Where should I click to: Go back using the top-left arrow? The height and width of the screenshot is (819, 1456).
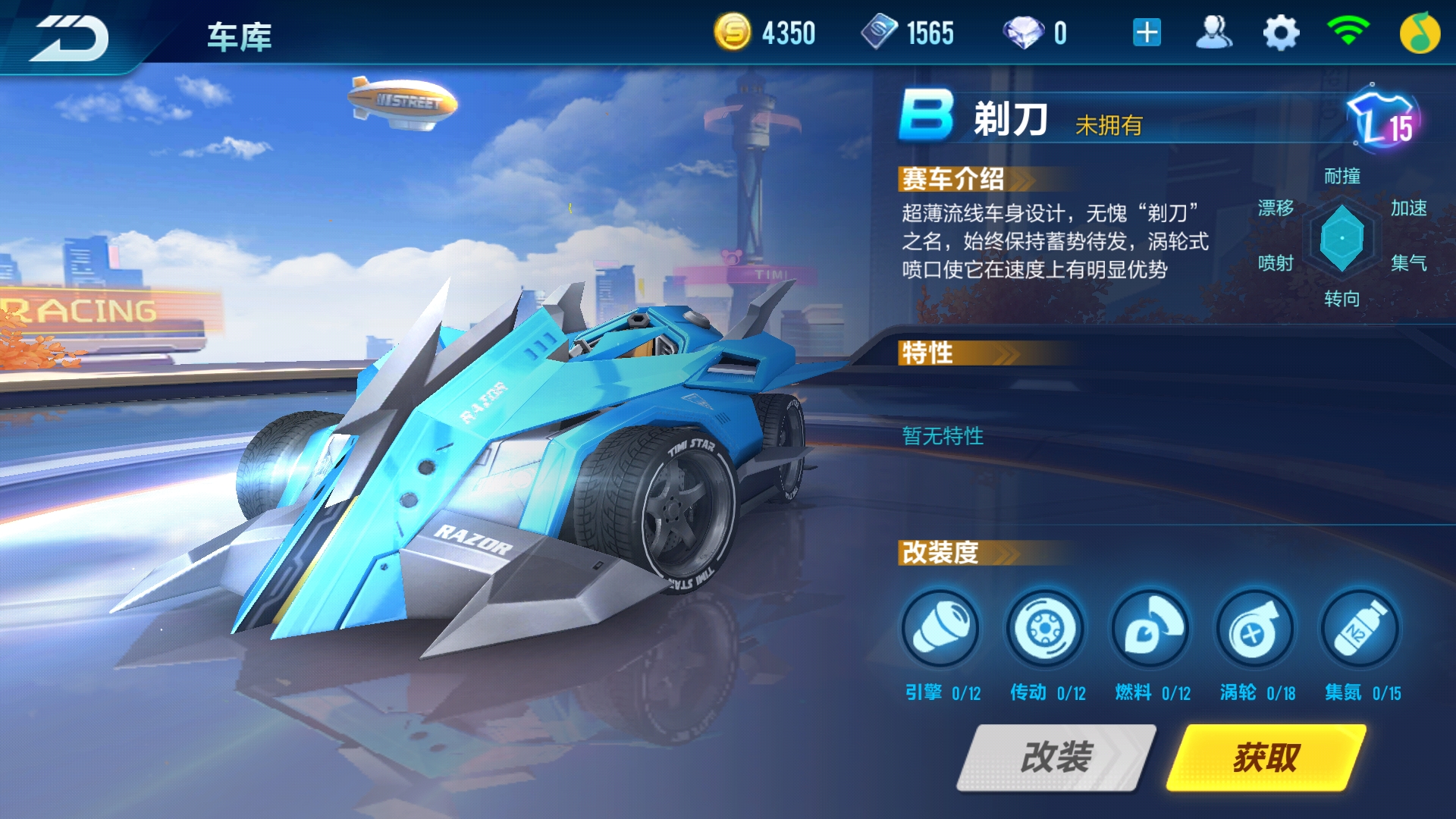pyautogui.click(x=70, y=36)
